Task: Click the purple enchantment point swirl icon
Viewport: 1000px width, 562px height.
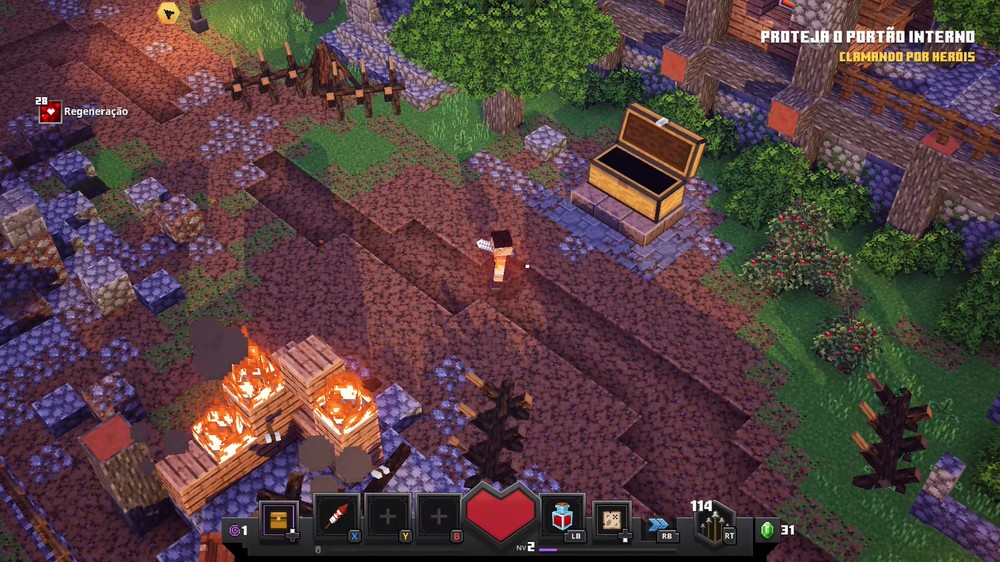Action: point(234,530)
